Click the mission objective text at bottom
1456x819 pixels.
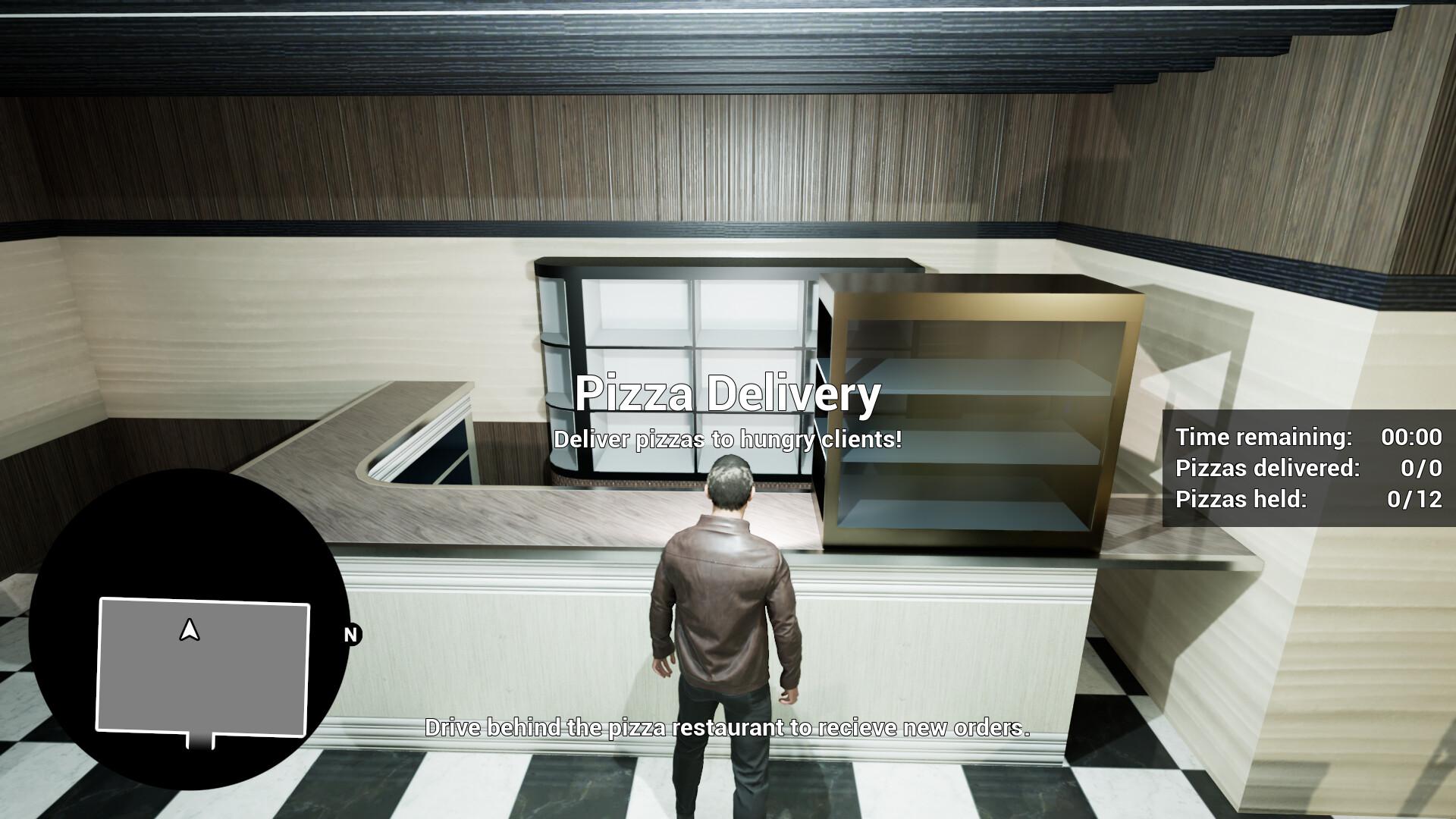(x=728, y=730)
